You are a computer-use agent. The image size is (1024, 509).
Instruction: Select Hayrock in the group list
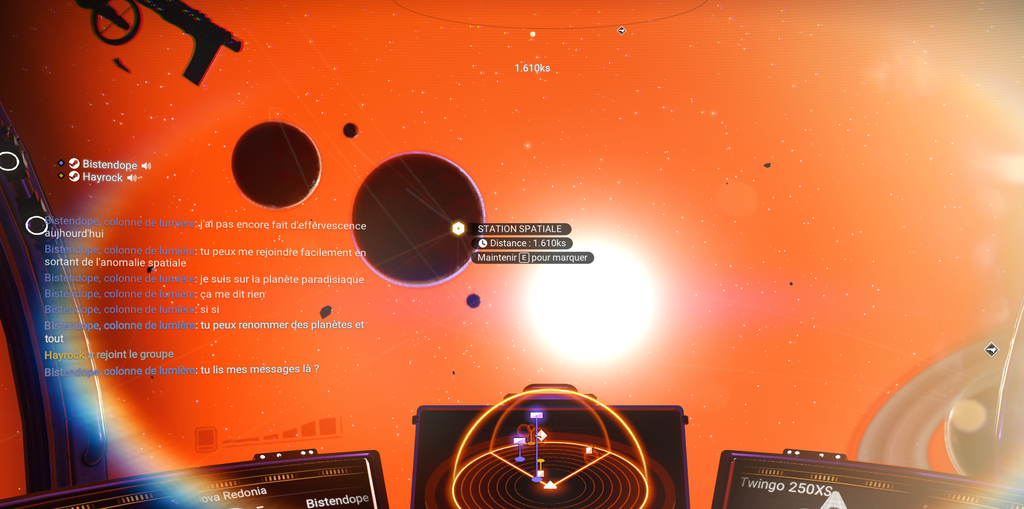tap(102, 178)
